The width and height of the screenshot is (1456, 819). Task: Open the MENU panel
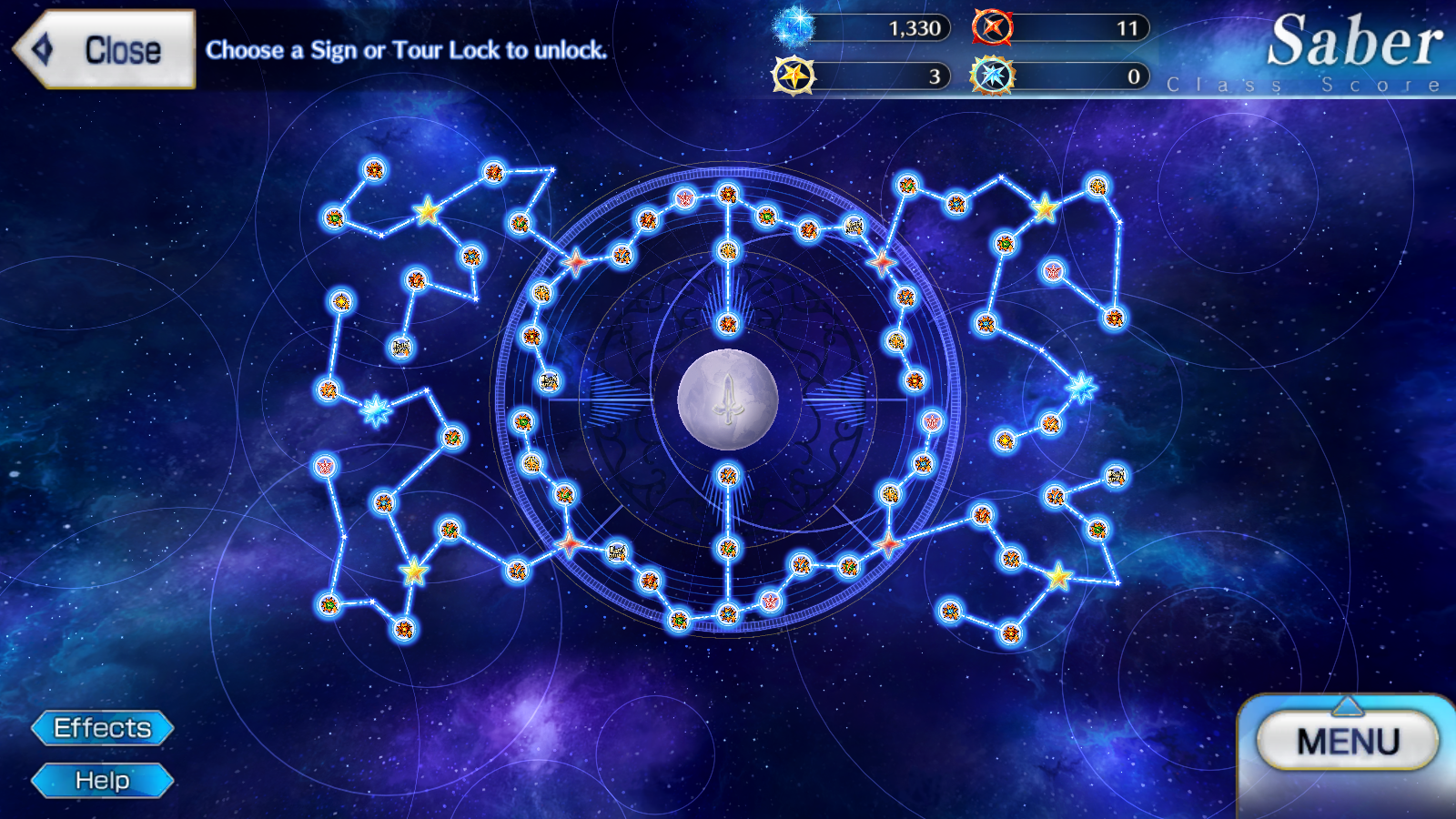(1347, 742)
